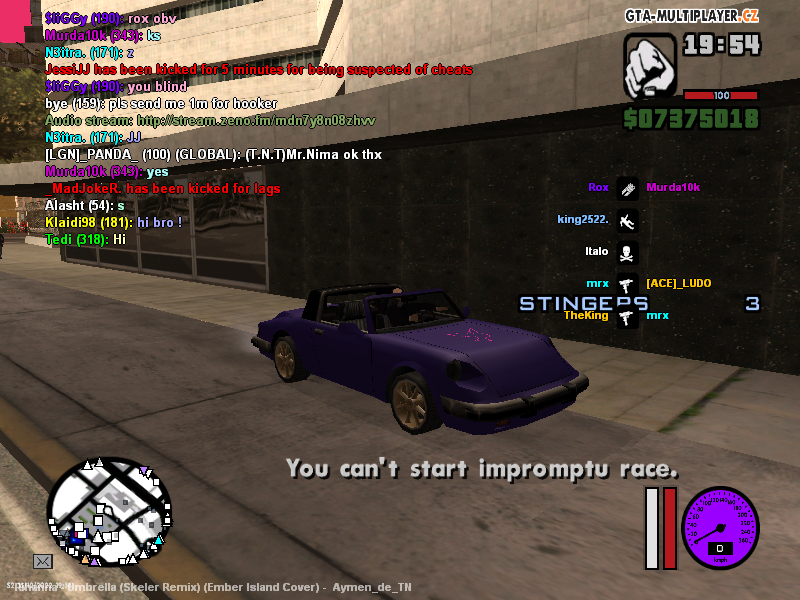Click the fist weapon icon
800x600 pixels.
coord(649,68)
